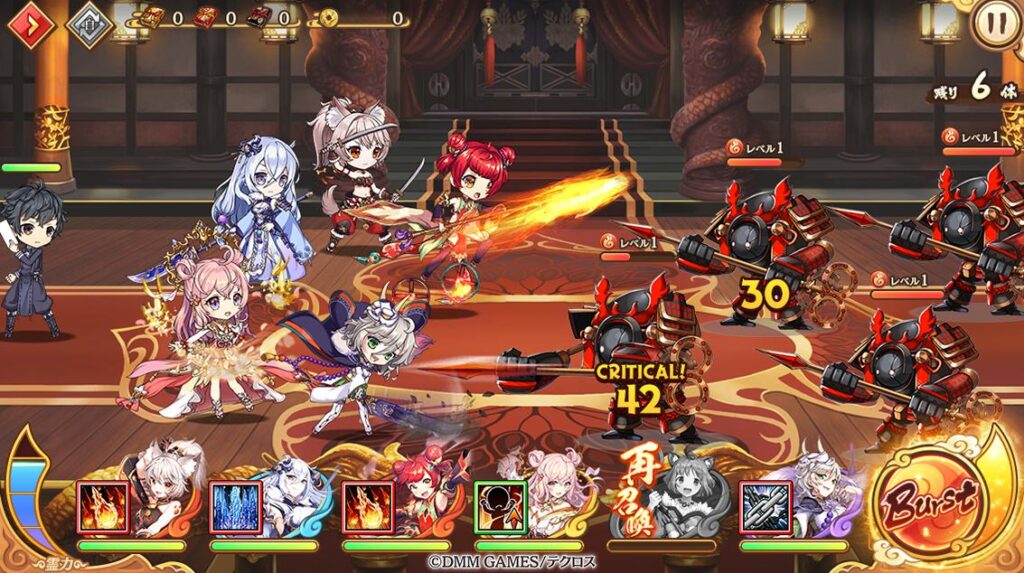Use the blue-haired girl's ice crystal skill
Viewport: 1024px width, 573px height.
(x=236, y=507)
